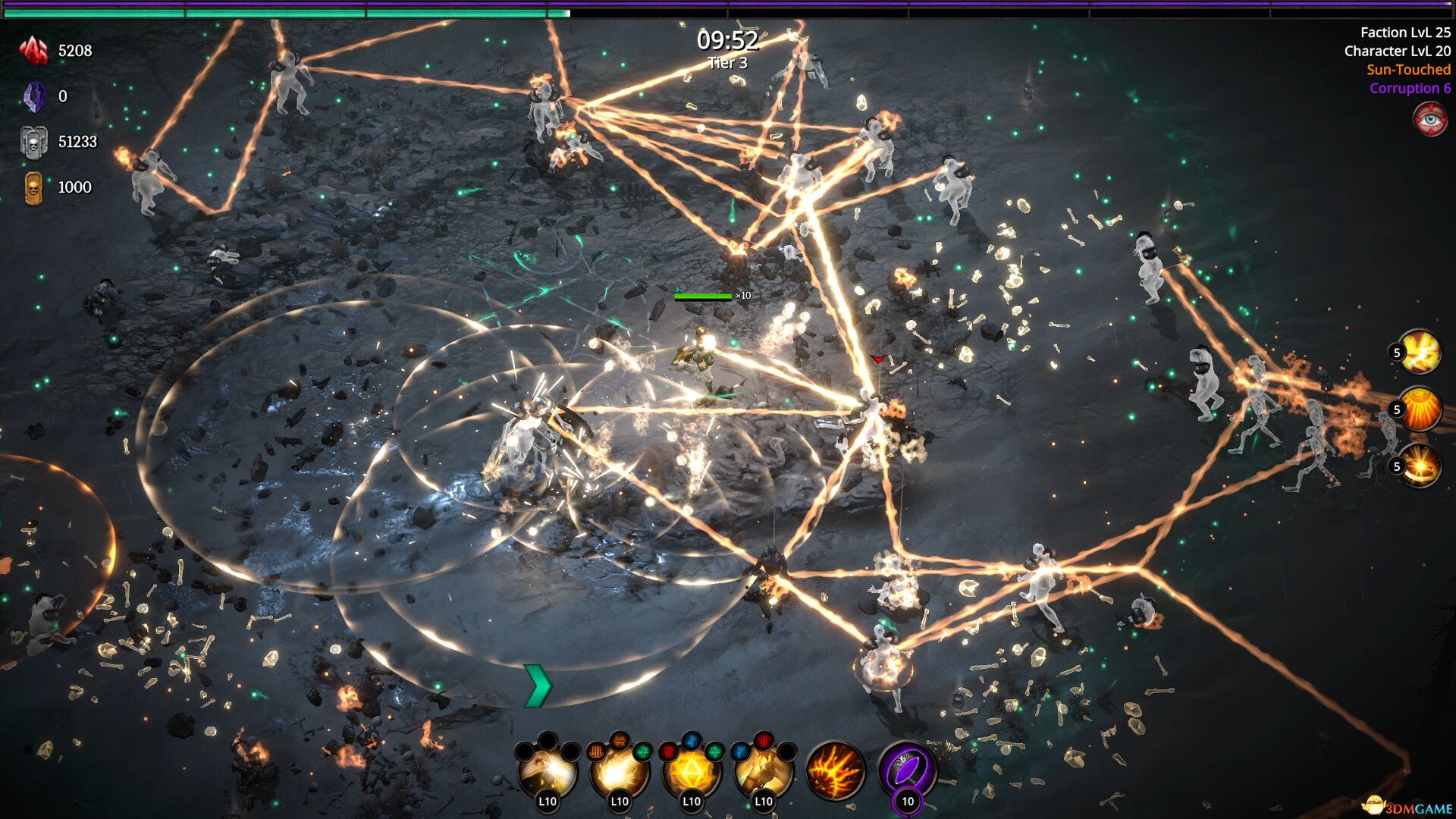Toggle the red rune on the warhorse ability
This screenshot has width=1456, height=819.
click(x=762, y=741)
